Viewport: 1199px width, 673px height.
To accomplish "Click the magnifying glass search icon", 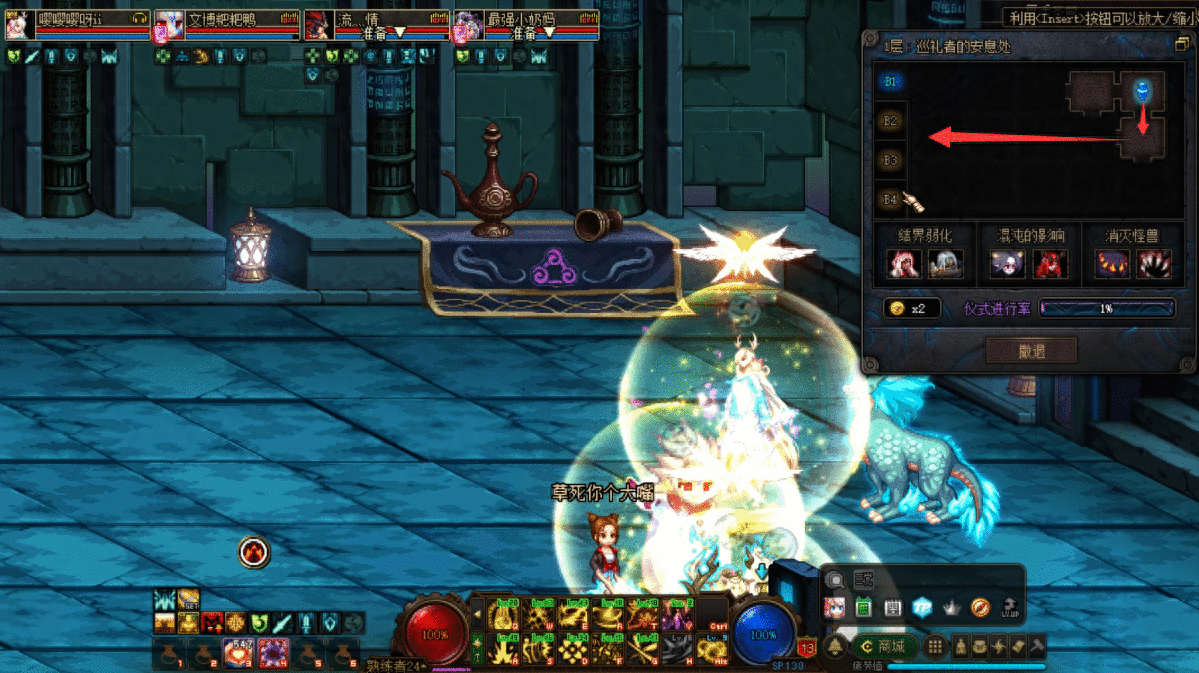I will point(834,580).
